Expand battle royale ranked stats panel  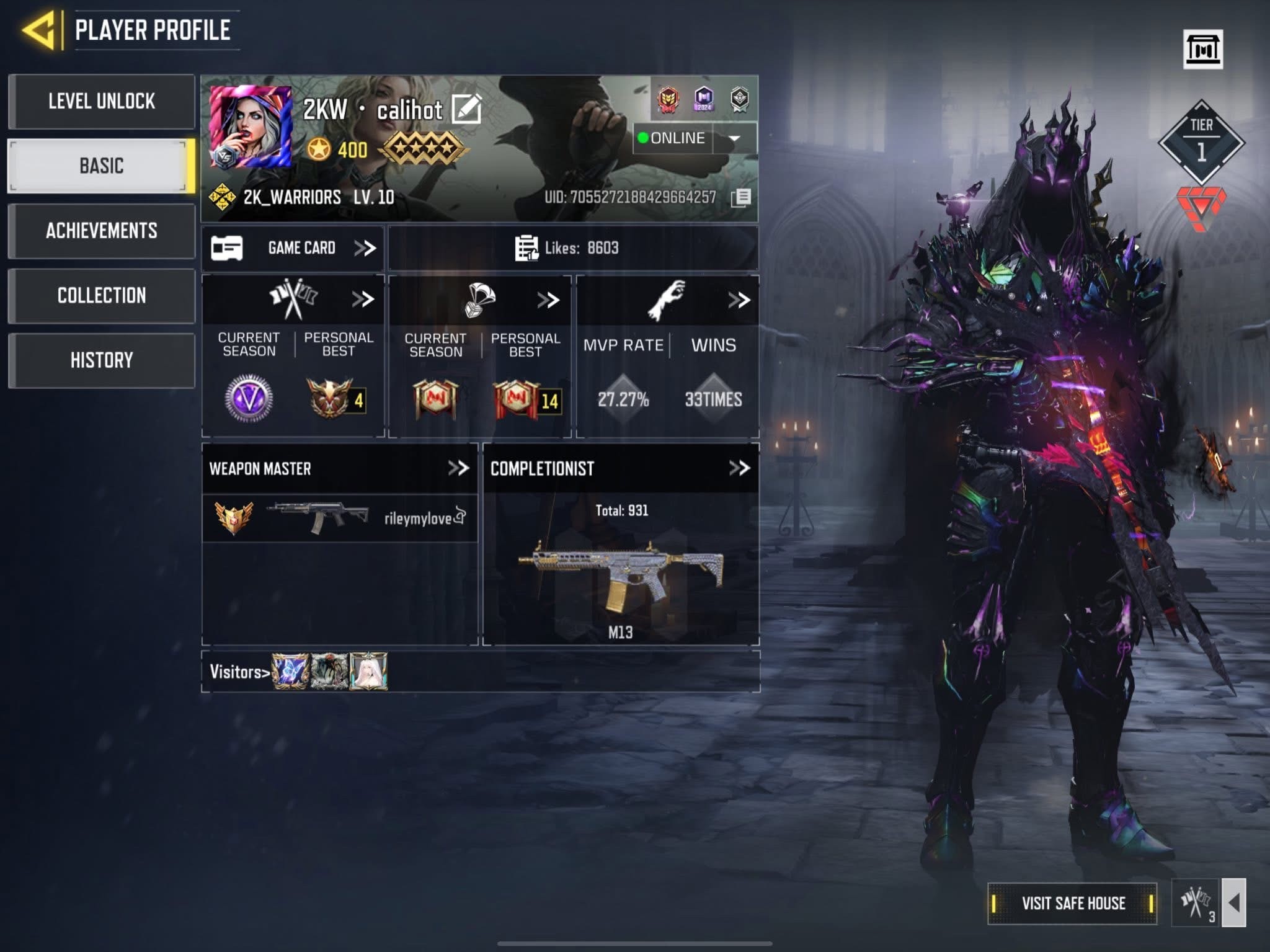point(548,300)
